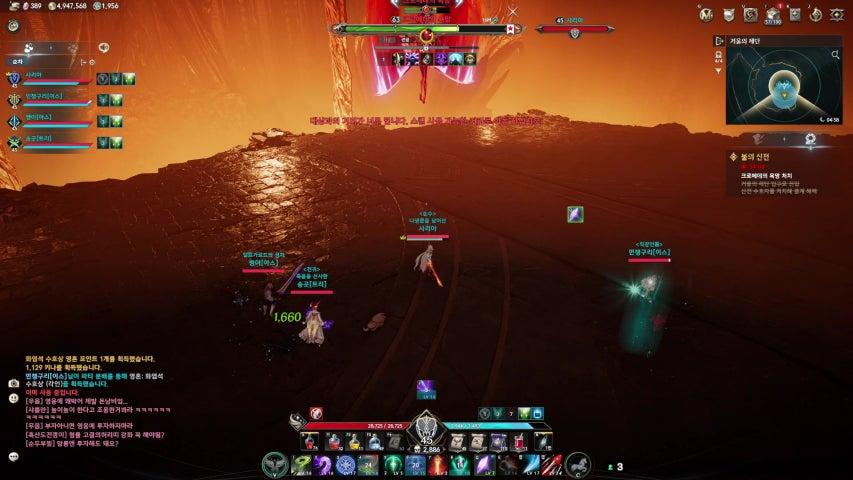This screenshot has width=853, height=480.
Task: Activate the blue magic circle skill
Action: click(x=346, y=464)
